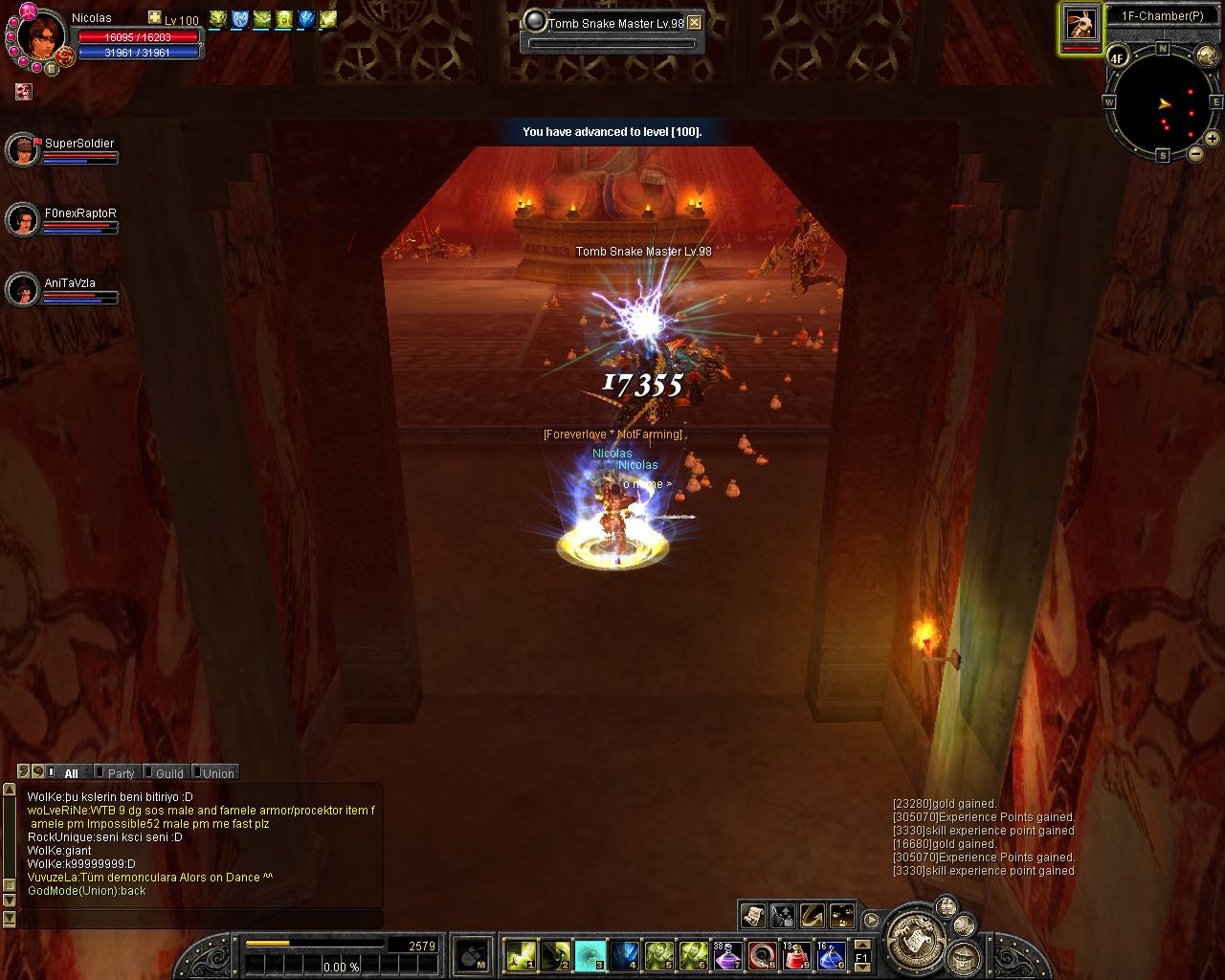
Task: Click the minimap zoom-in plus button
Action: click(1212, 140)
